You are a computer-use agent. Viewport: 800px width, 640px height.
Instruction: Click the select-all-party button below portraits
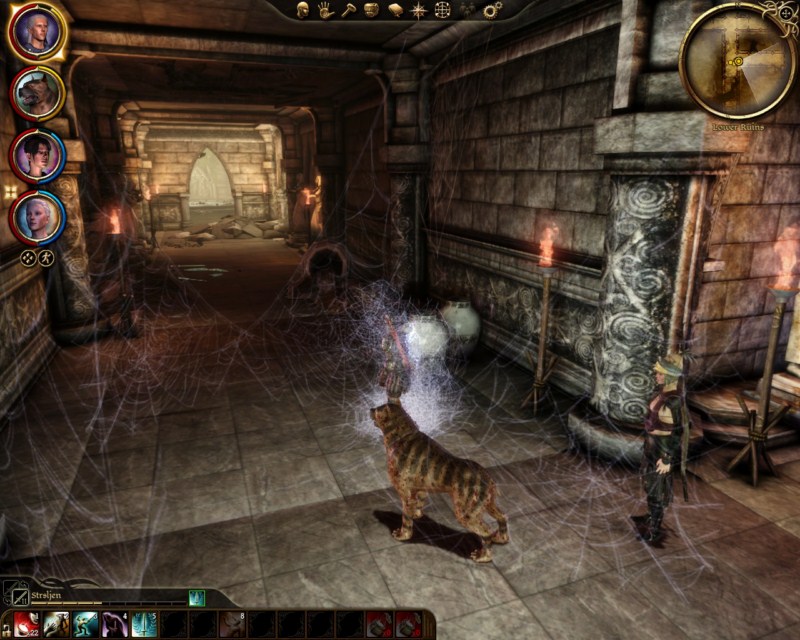pos(28,257)
